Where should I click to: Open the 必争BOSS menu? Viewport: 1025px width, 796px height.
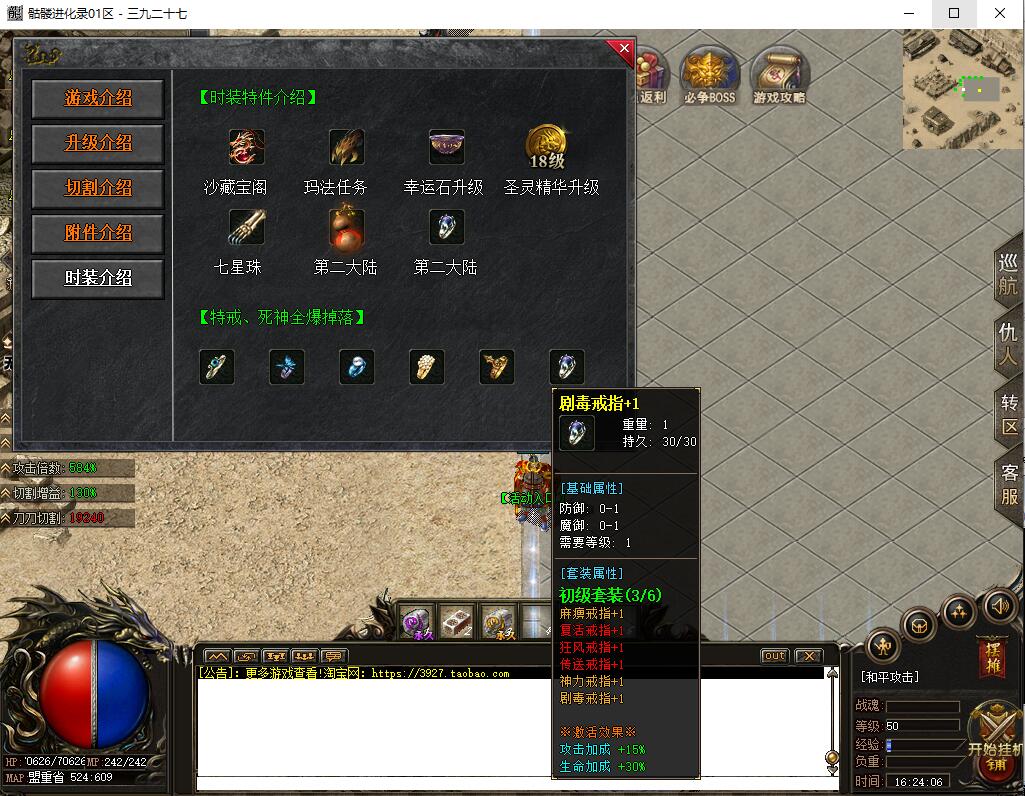pos(709,73)
